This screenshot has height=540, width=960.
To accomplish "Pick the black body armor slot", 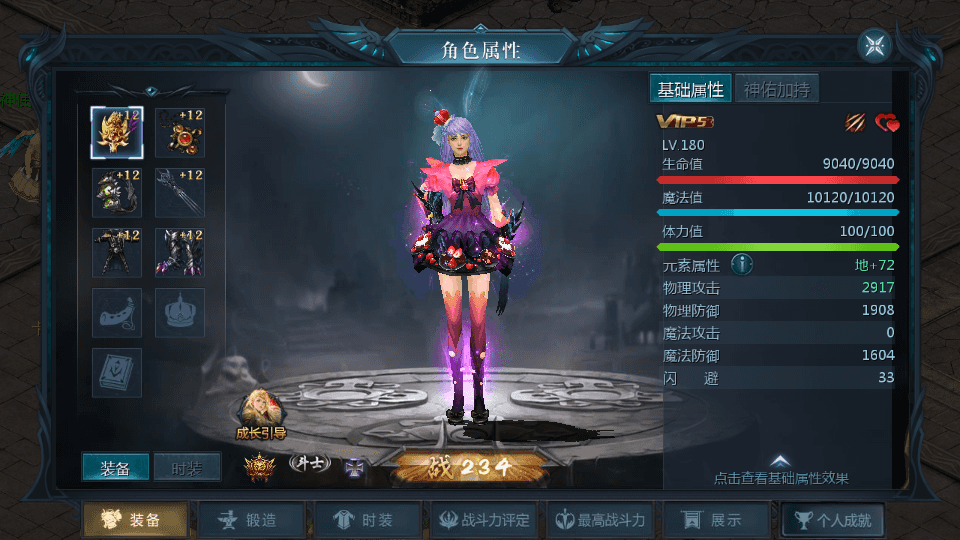I will (117, 252).
